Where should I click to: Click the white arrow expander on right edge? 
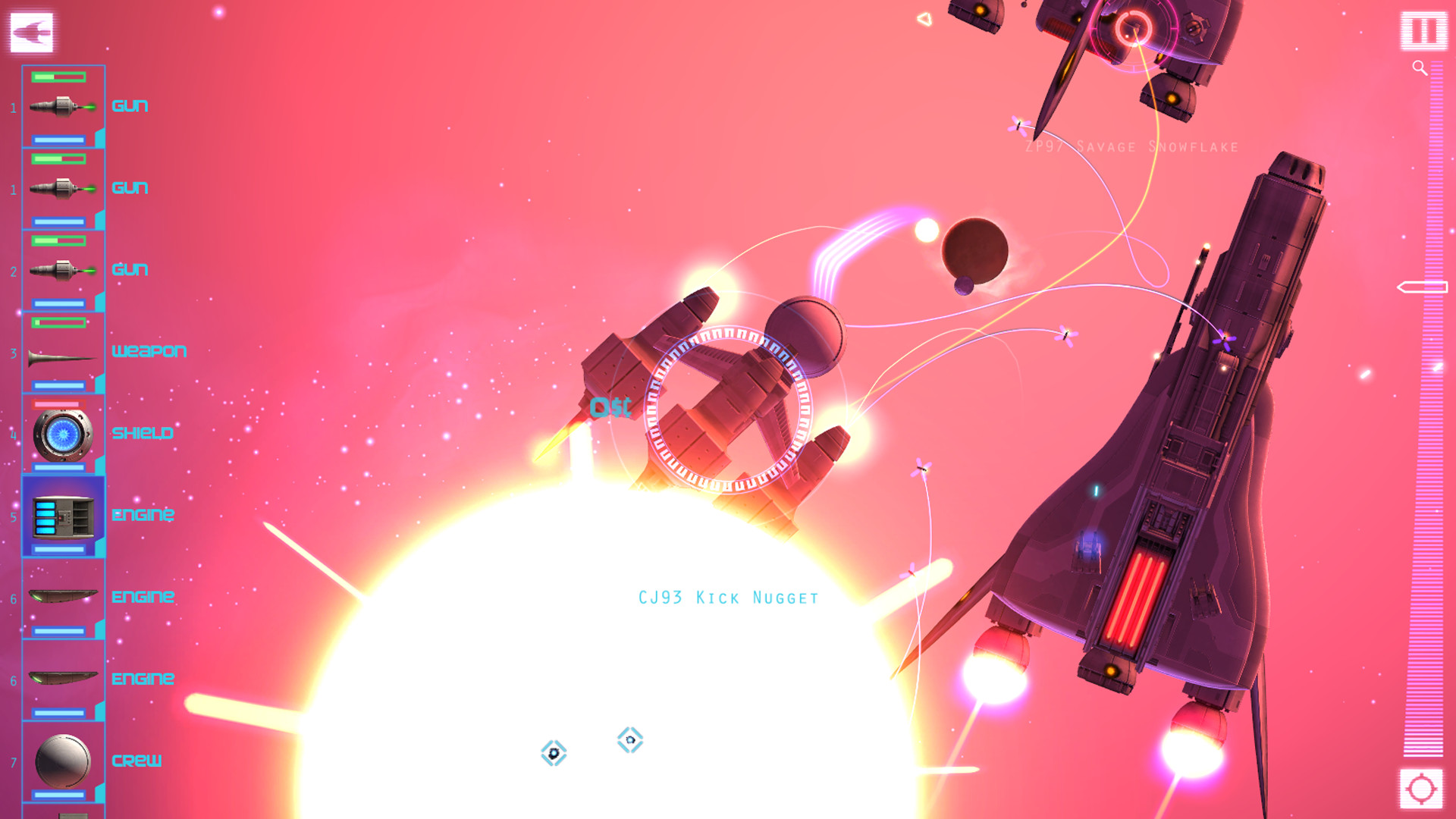[x=1422, y=287]
